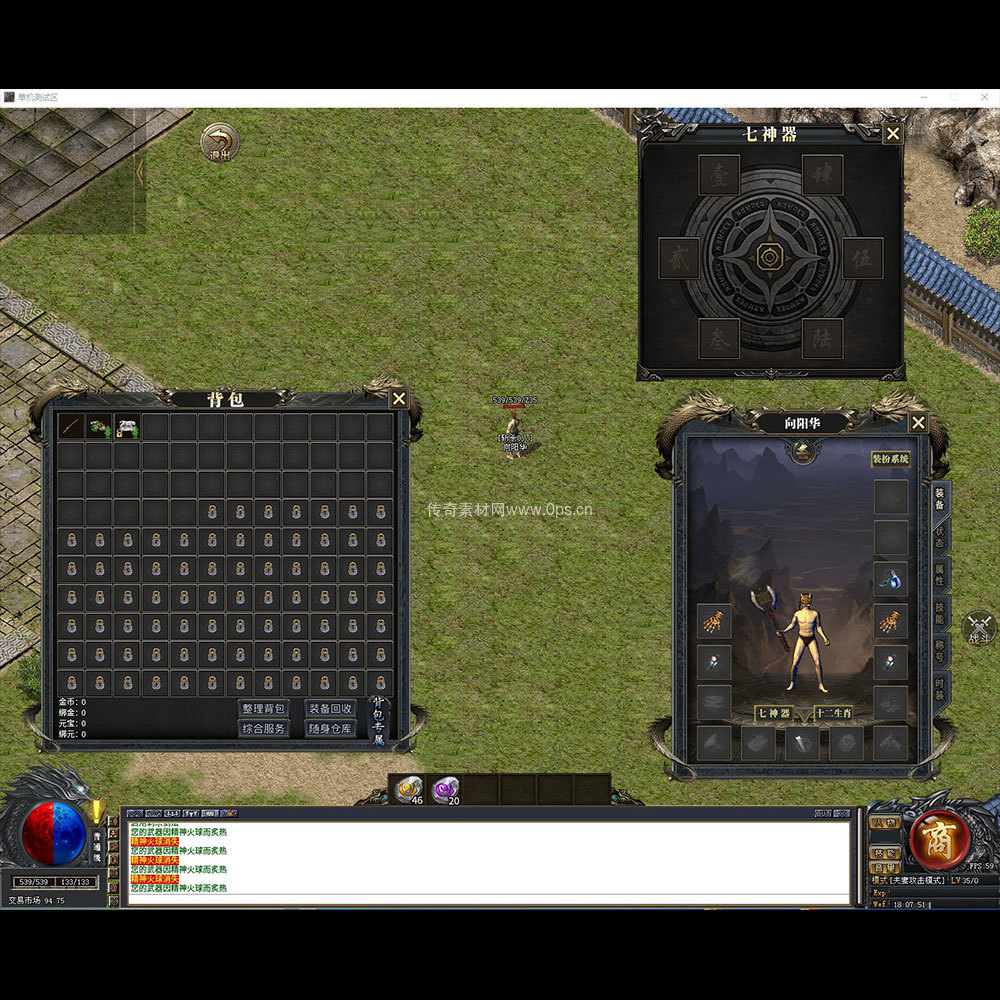The width and height of the screenshot is (1000, 1000).
Task: Open the 装扮系统 costume system
Action: coord(890,459)
